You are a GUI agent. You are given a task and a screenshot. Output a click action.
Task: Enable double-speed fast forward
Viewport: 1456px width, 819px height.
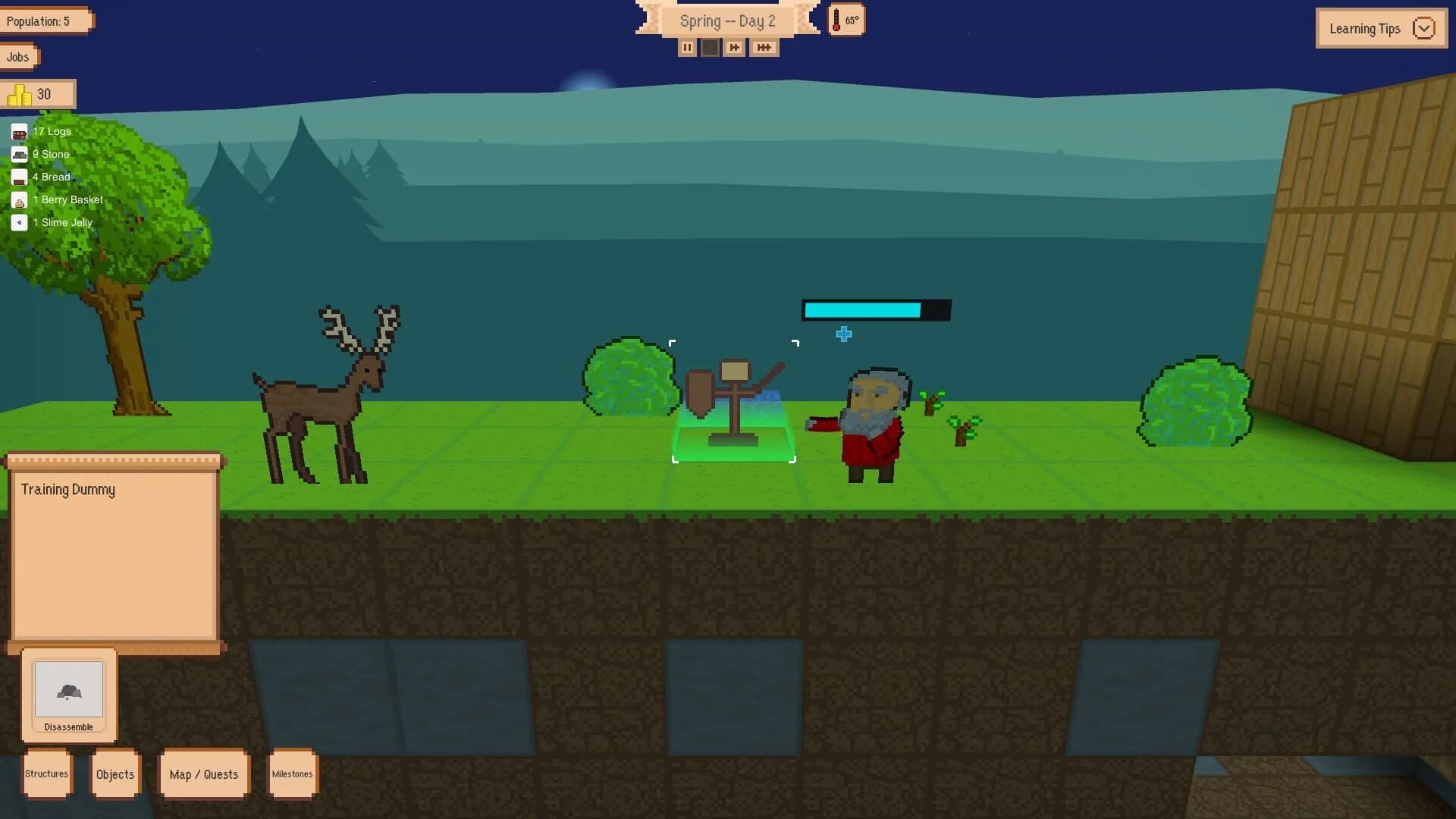(x=733, y=47)
